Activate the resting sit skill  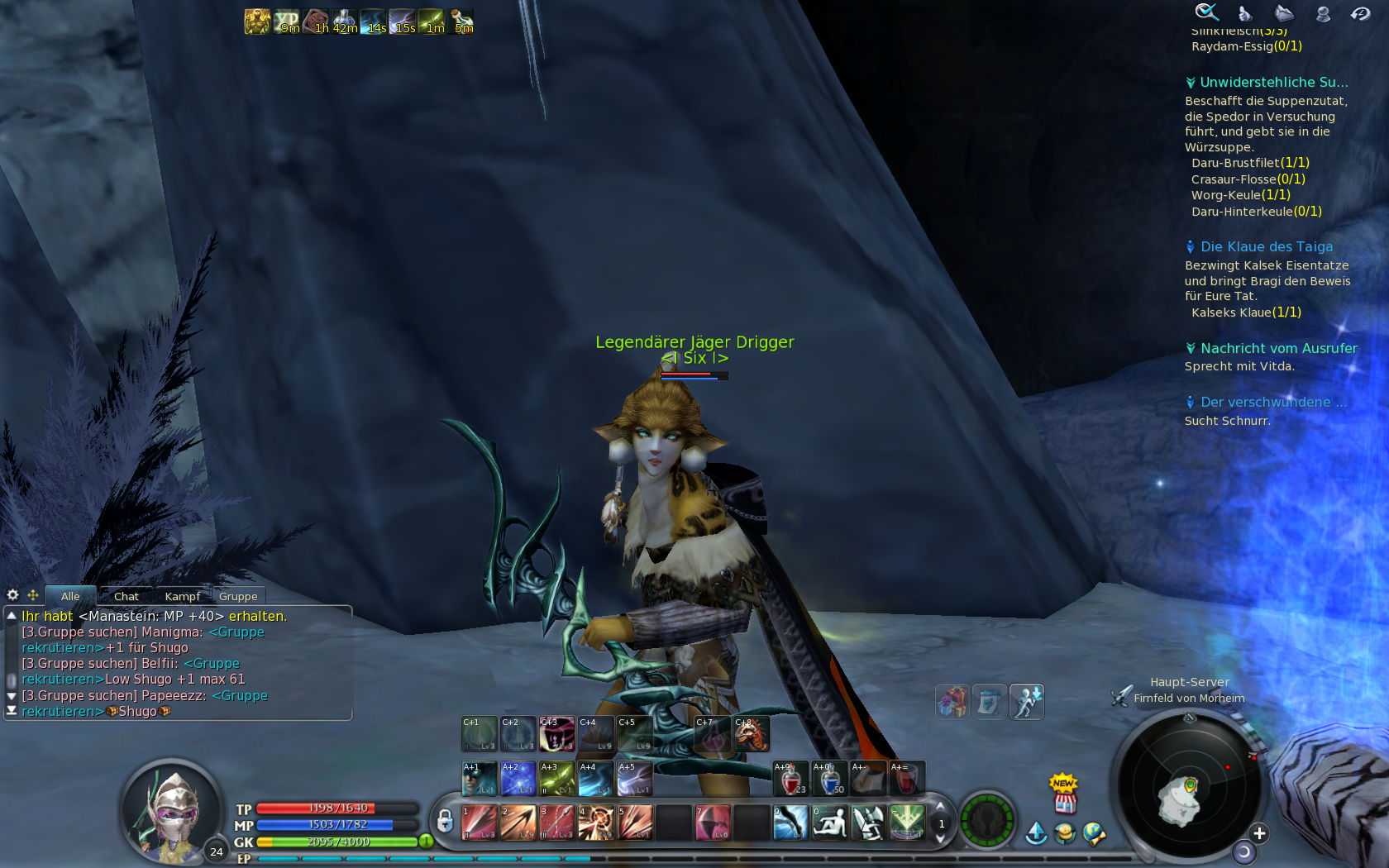coord(829,823)
